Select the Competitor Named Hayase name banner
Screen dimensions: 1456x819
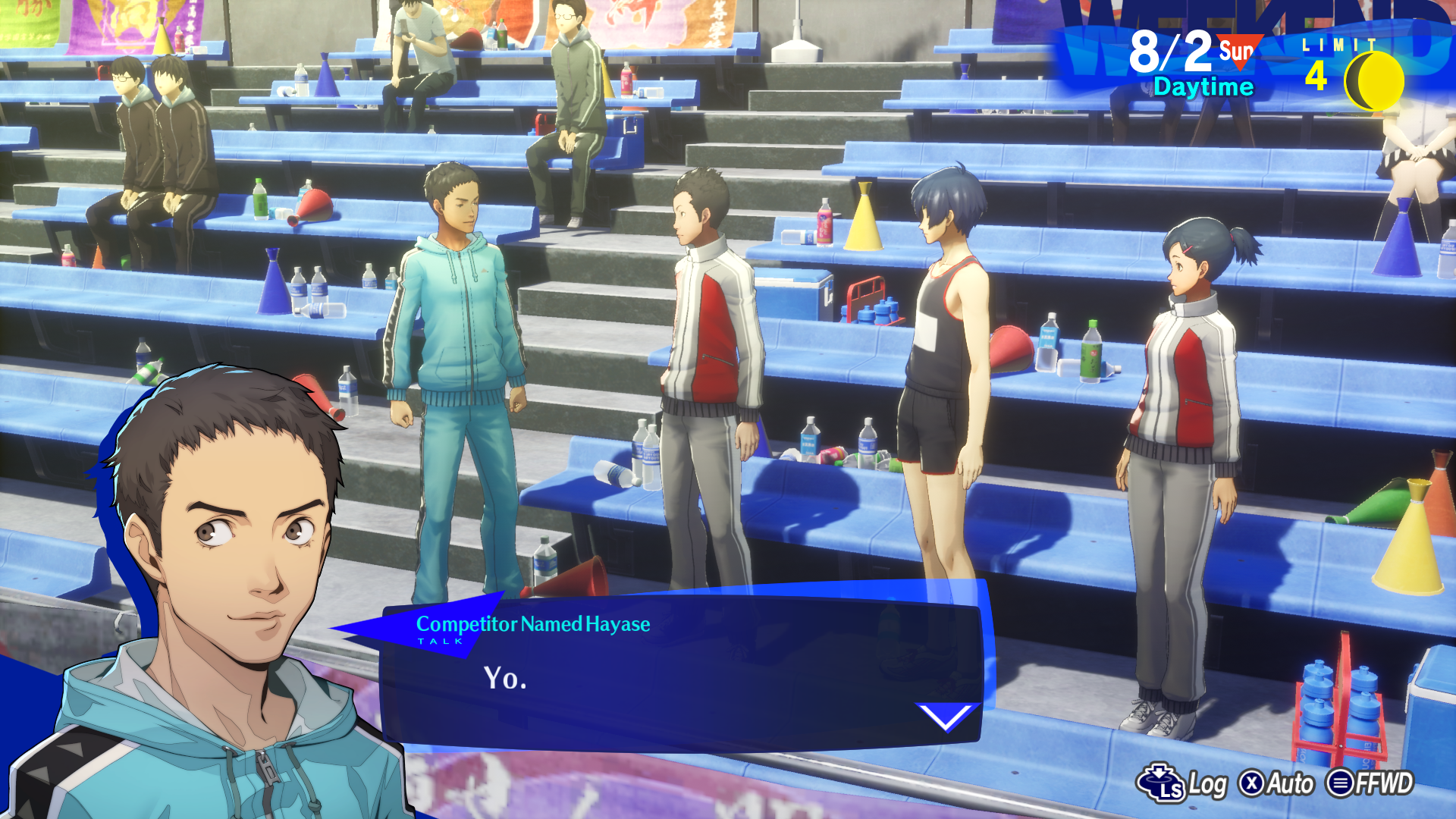532,626
